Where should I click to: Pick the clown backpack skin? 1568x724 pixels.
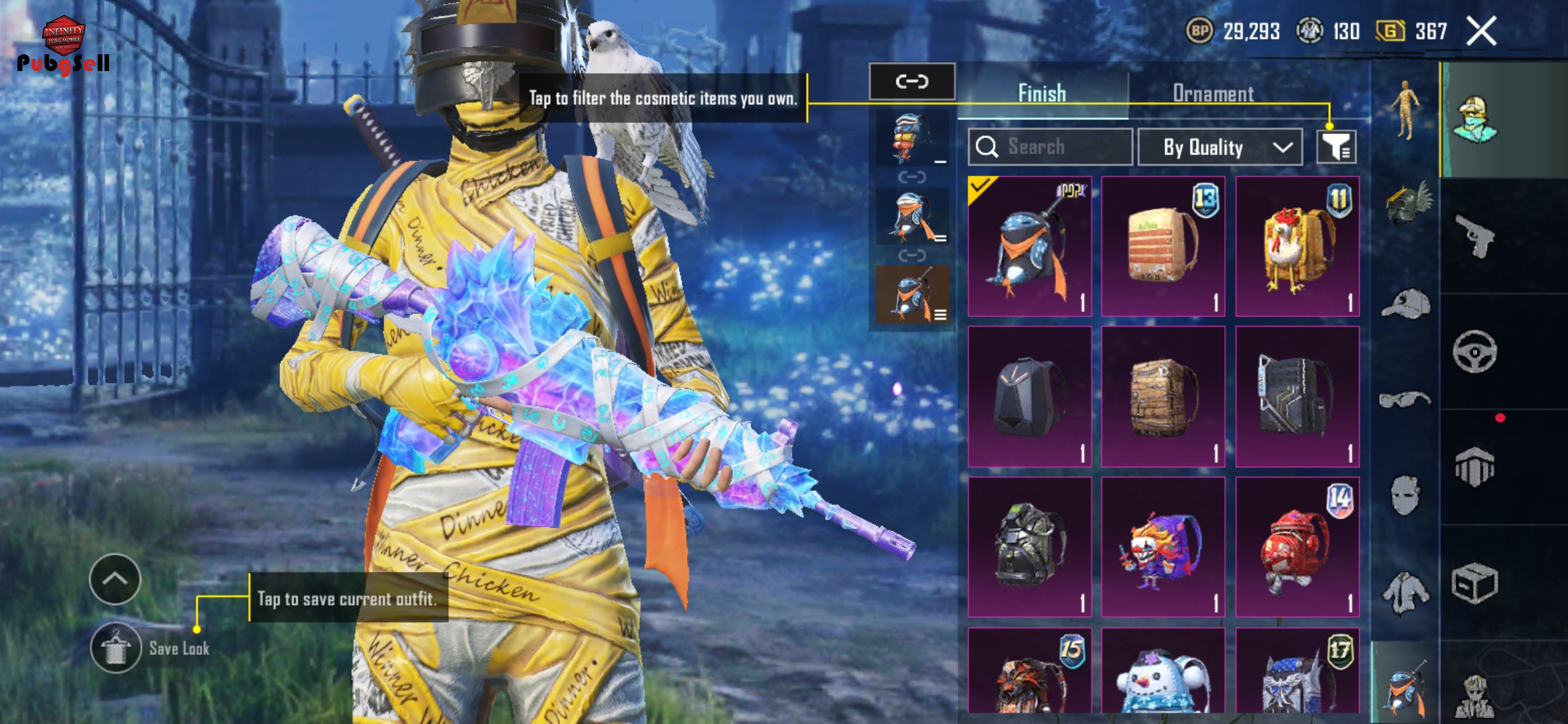coord(1163,547)
